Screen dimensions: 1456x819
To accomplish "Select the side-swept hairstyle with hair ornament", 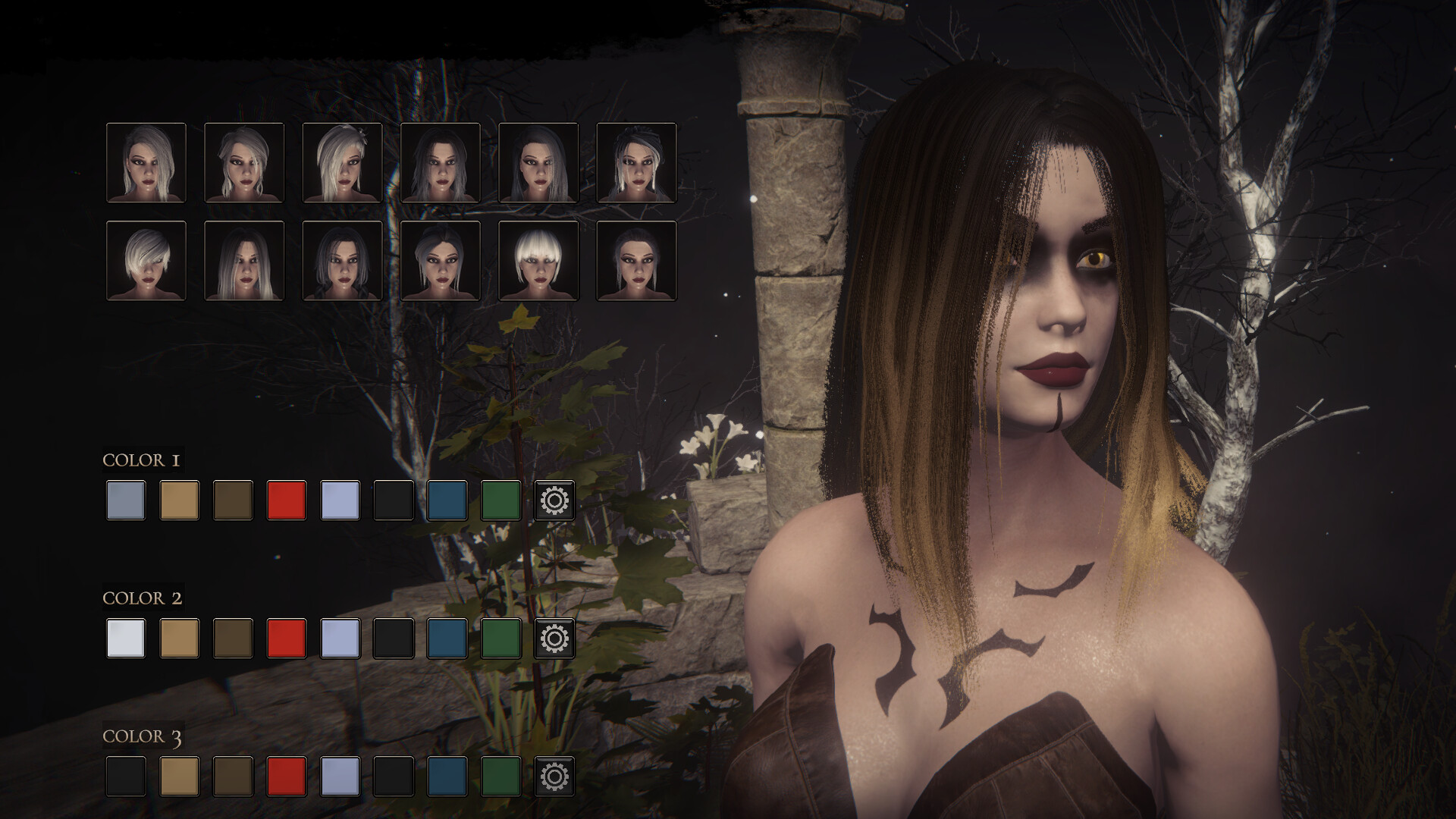I will point(342,163).
